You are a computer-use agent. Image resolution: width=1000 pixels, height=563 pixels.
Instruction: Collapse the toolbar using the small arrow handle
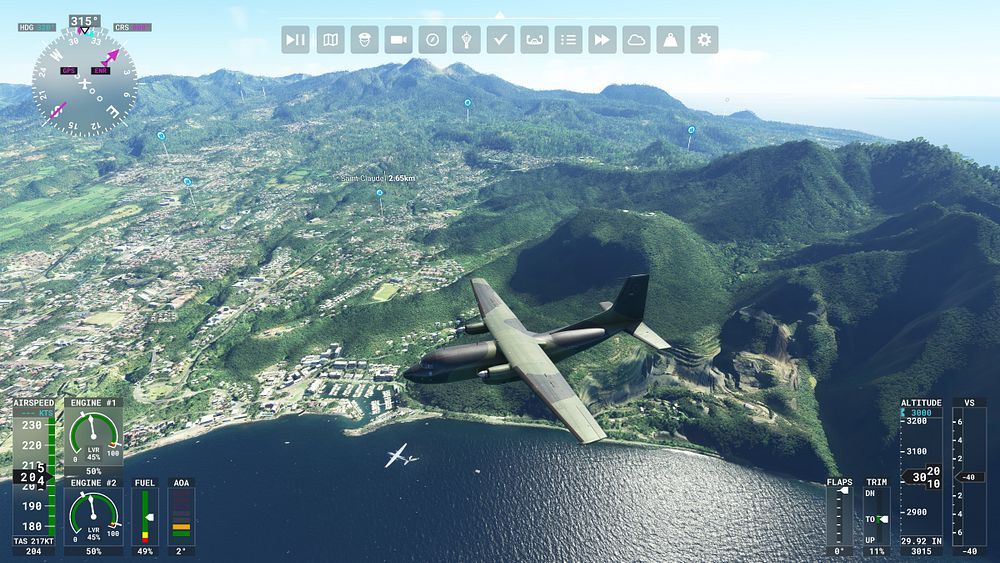pos(500,15)
